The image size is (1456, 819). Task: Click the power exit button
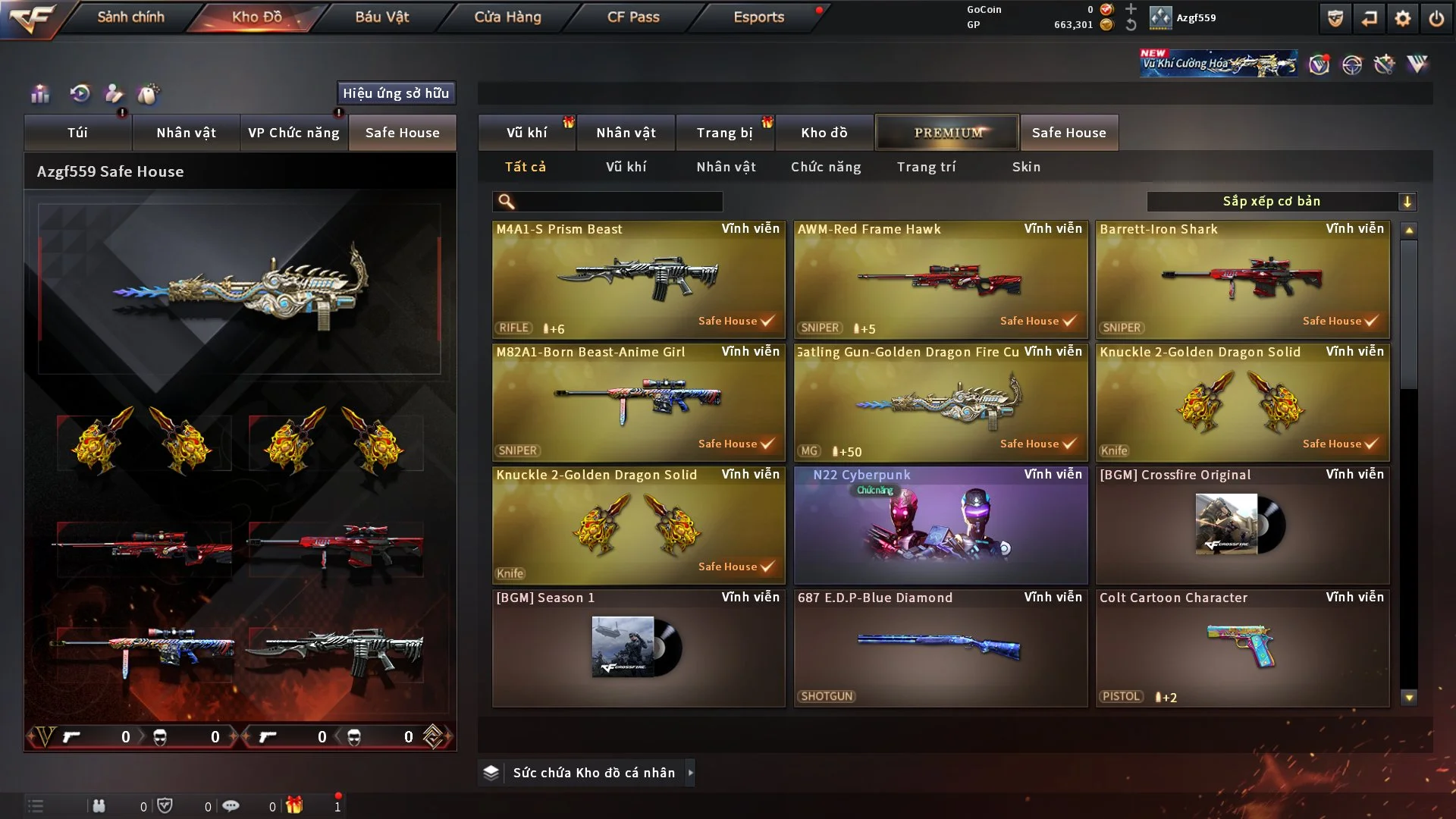[x=1436, y=18]
